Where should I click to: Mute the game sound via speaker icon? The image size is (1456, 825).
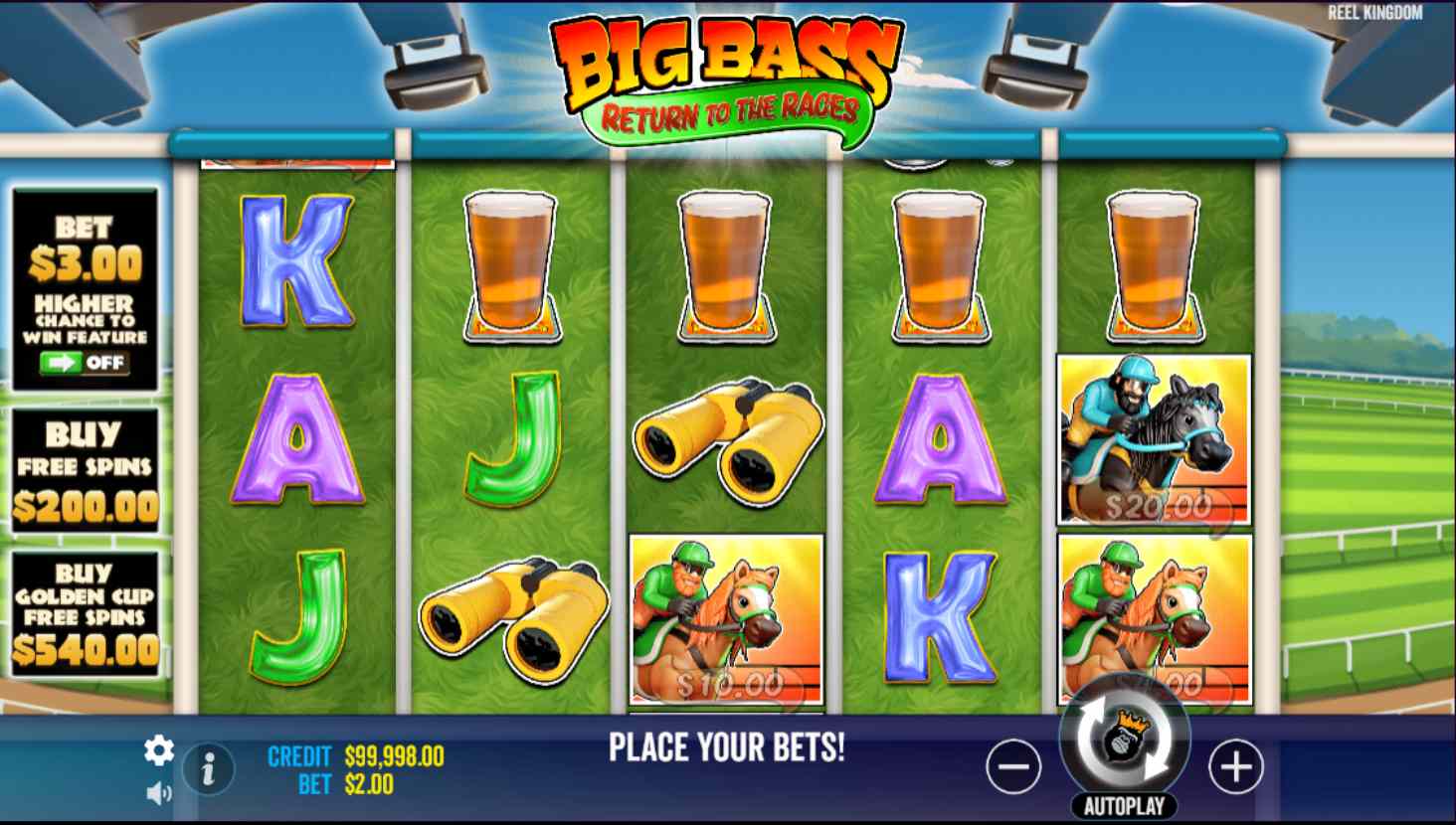coord(159,793)
